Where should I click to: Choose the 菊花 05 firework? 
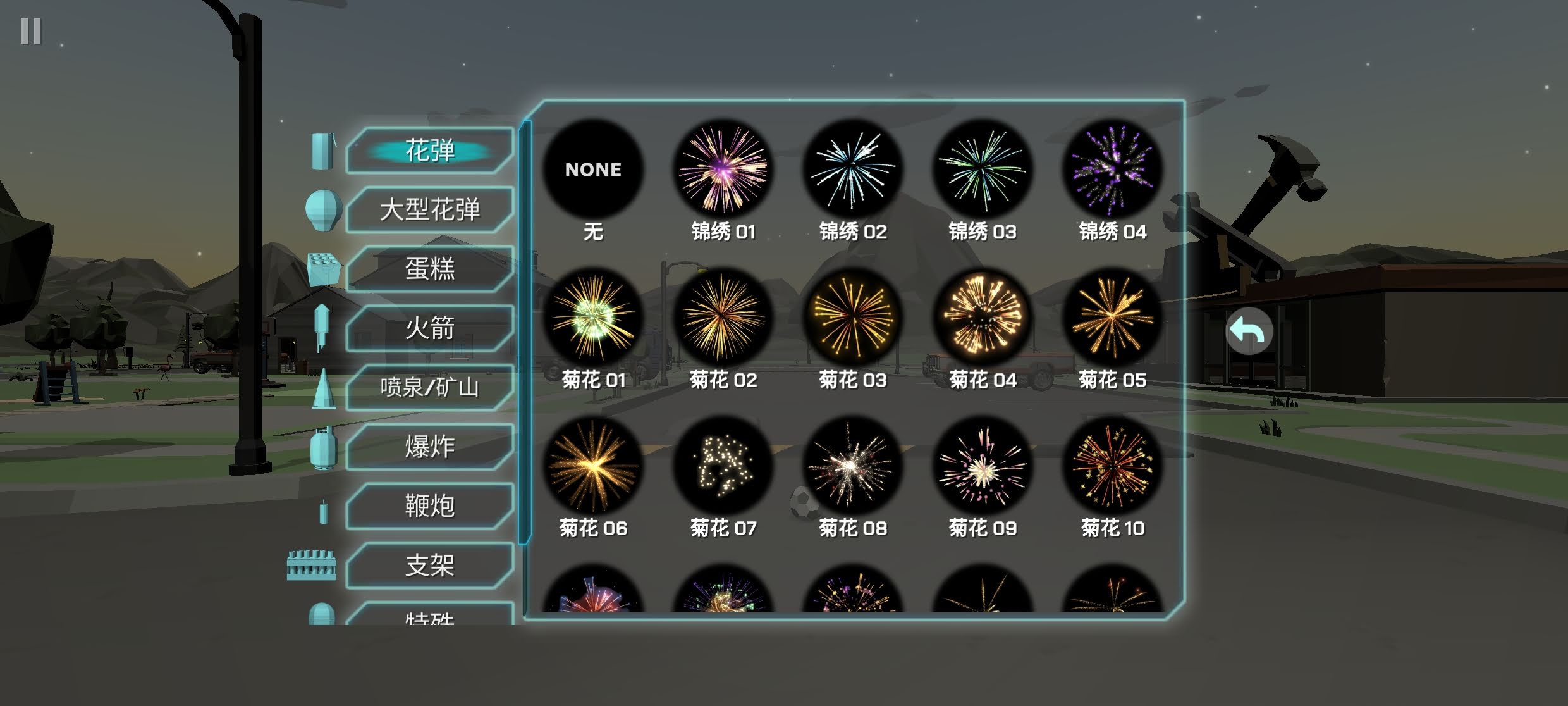point(1112,317)
